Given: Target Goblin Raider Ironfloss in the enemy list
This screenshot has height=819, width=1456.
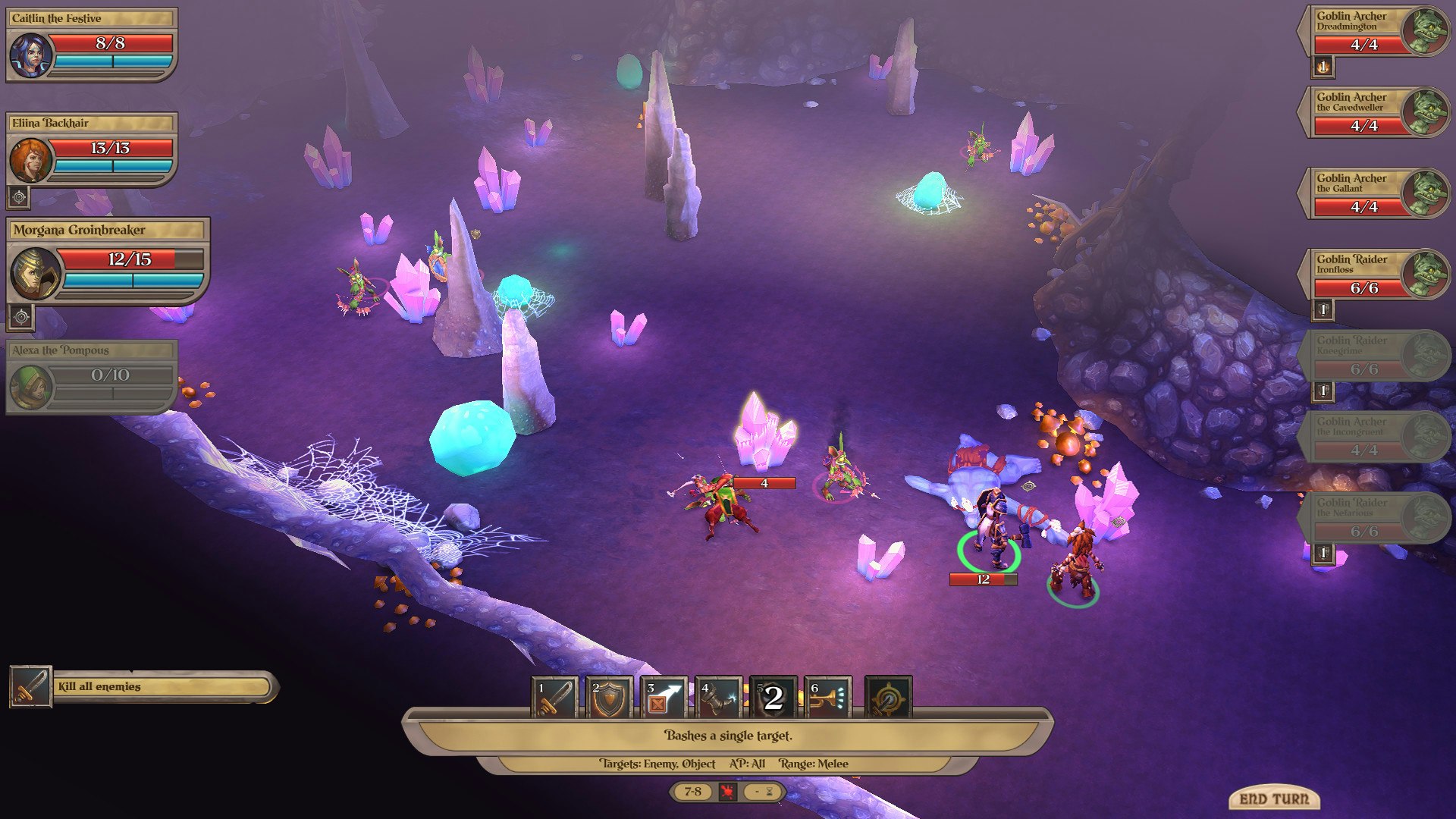Looking at the screenshot, I should (1374, 275).
